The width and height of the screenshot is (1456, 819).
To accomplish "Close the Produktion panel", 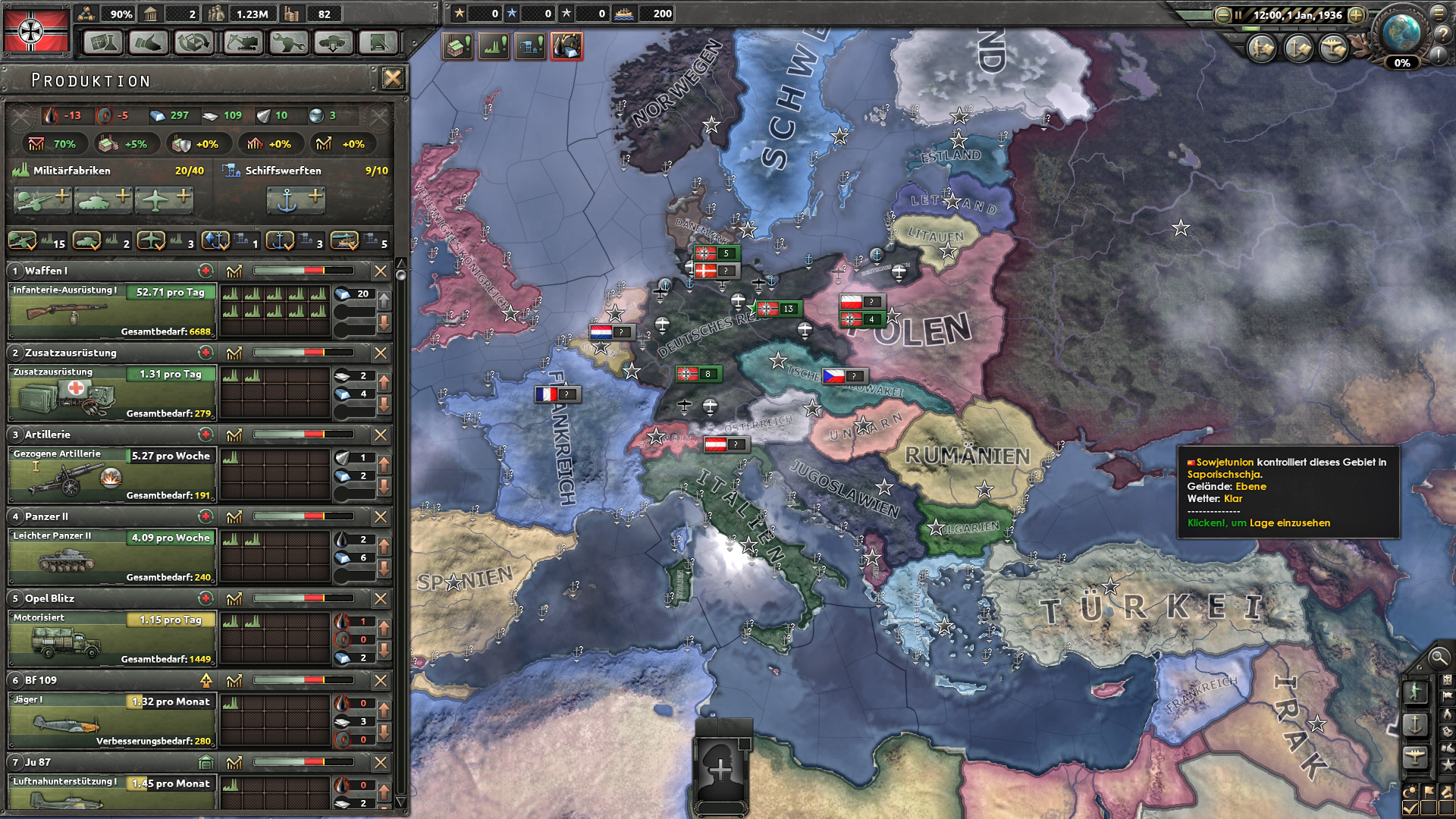I will tap(392, 78).
